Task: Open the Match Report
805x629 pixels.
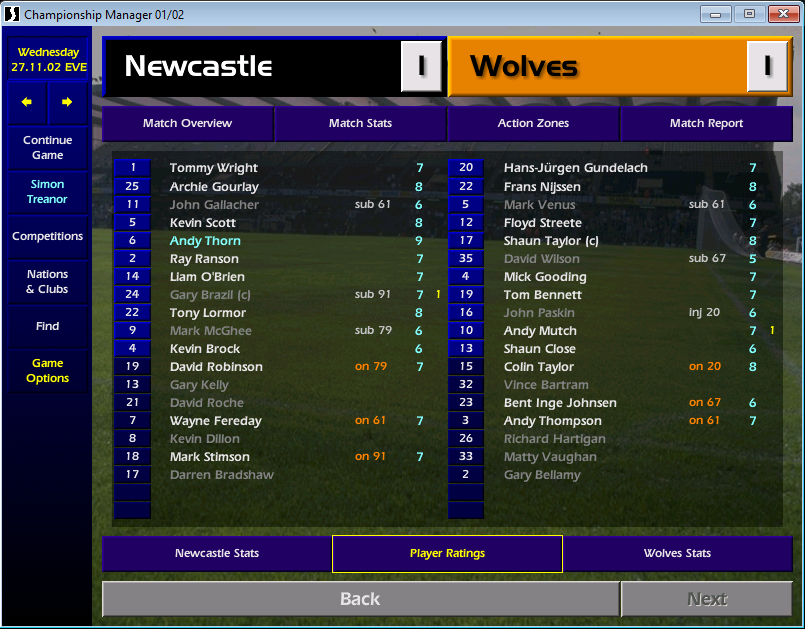Action: click(x=706, y=123)
